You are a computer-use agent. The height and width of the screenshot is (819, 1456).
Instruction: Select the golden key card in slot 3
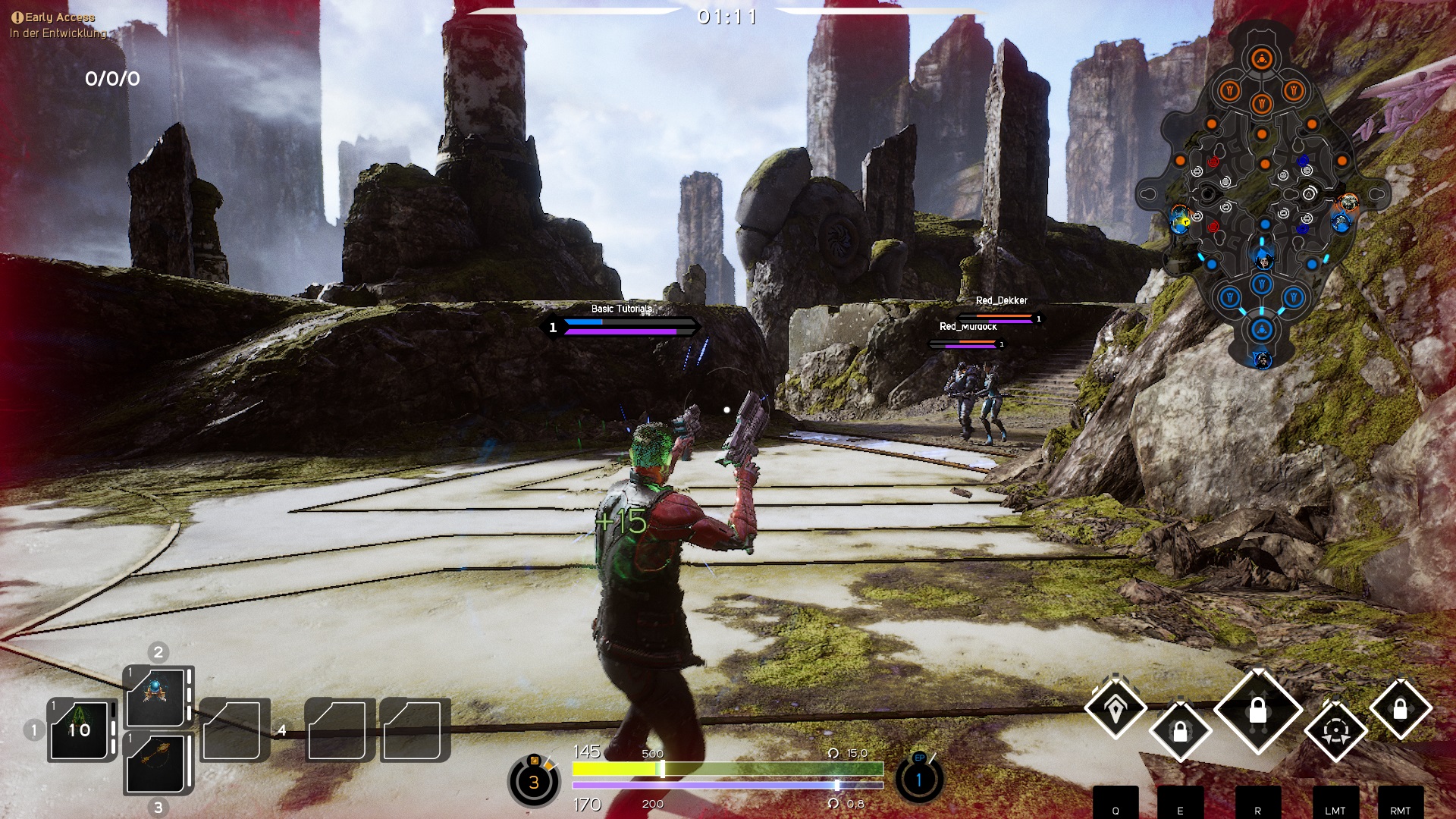pyautogui.click(x=156, y=762)
